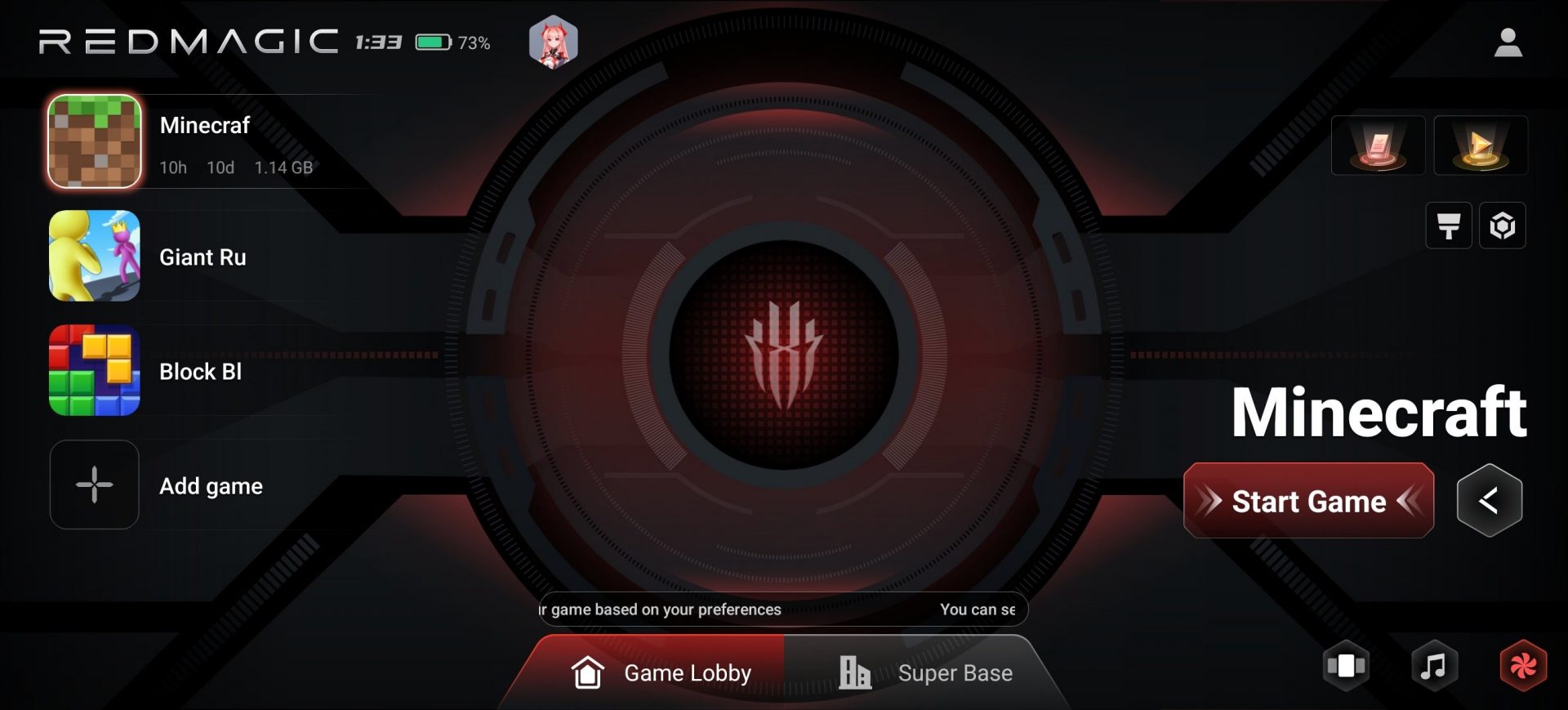Open the filter brush icon near top right

tap(1449, 226)
